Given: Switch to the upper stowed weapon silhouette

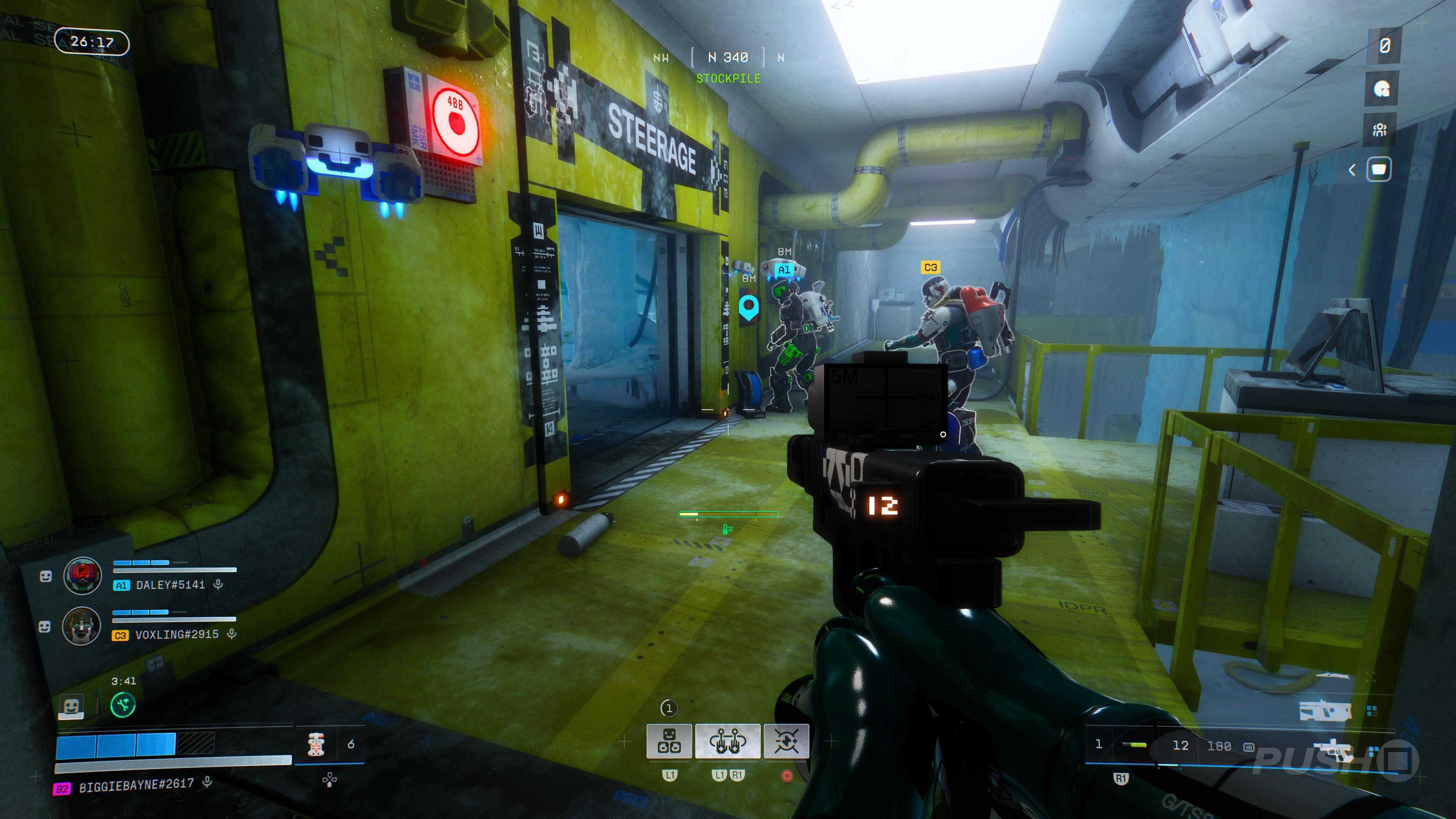Looking at the screenshot, I should click(x=1326, y=712).
